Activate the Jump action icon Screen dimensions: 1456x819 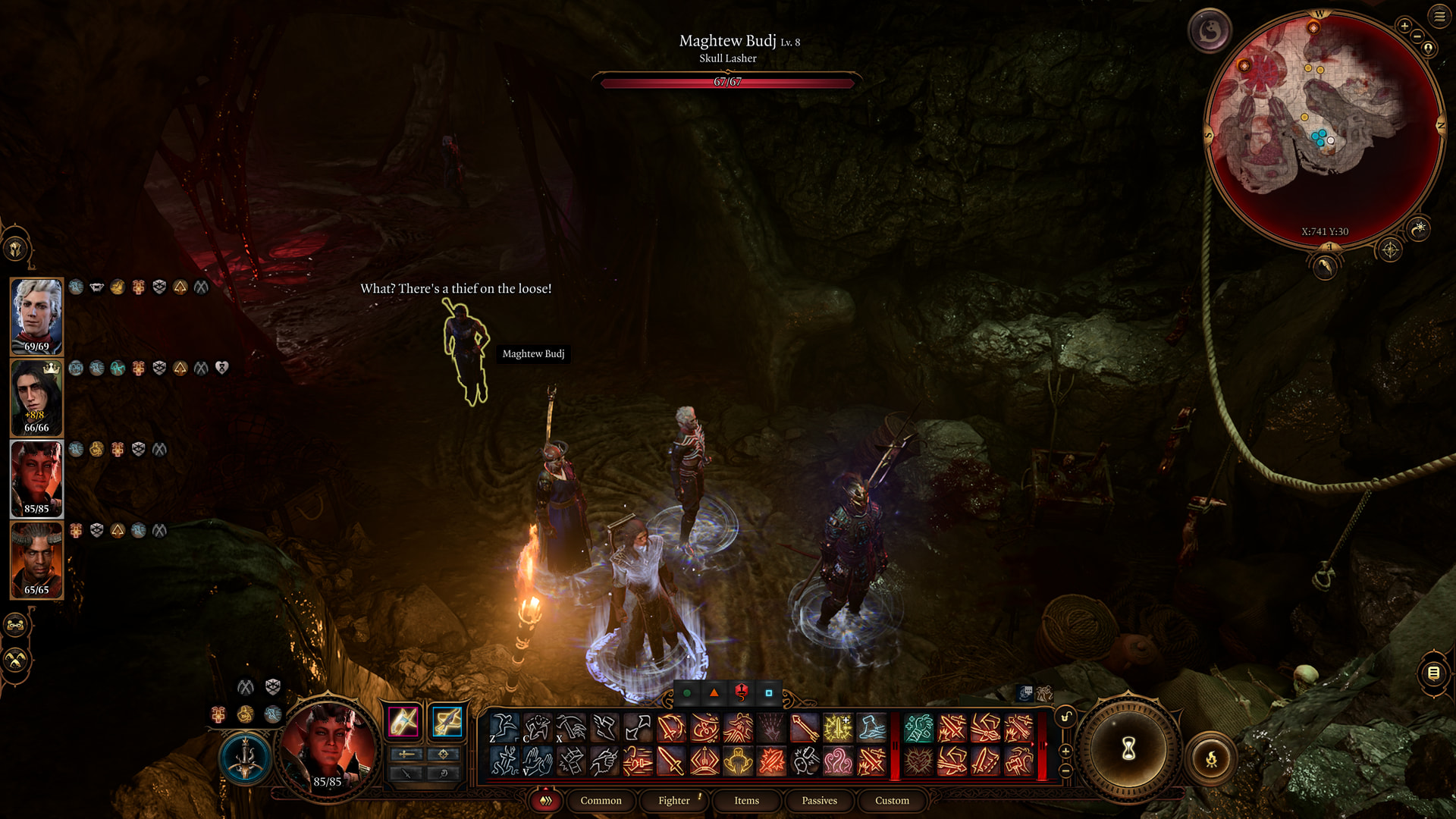504,728
